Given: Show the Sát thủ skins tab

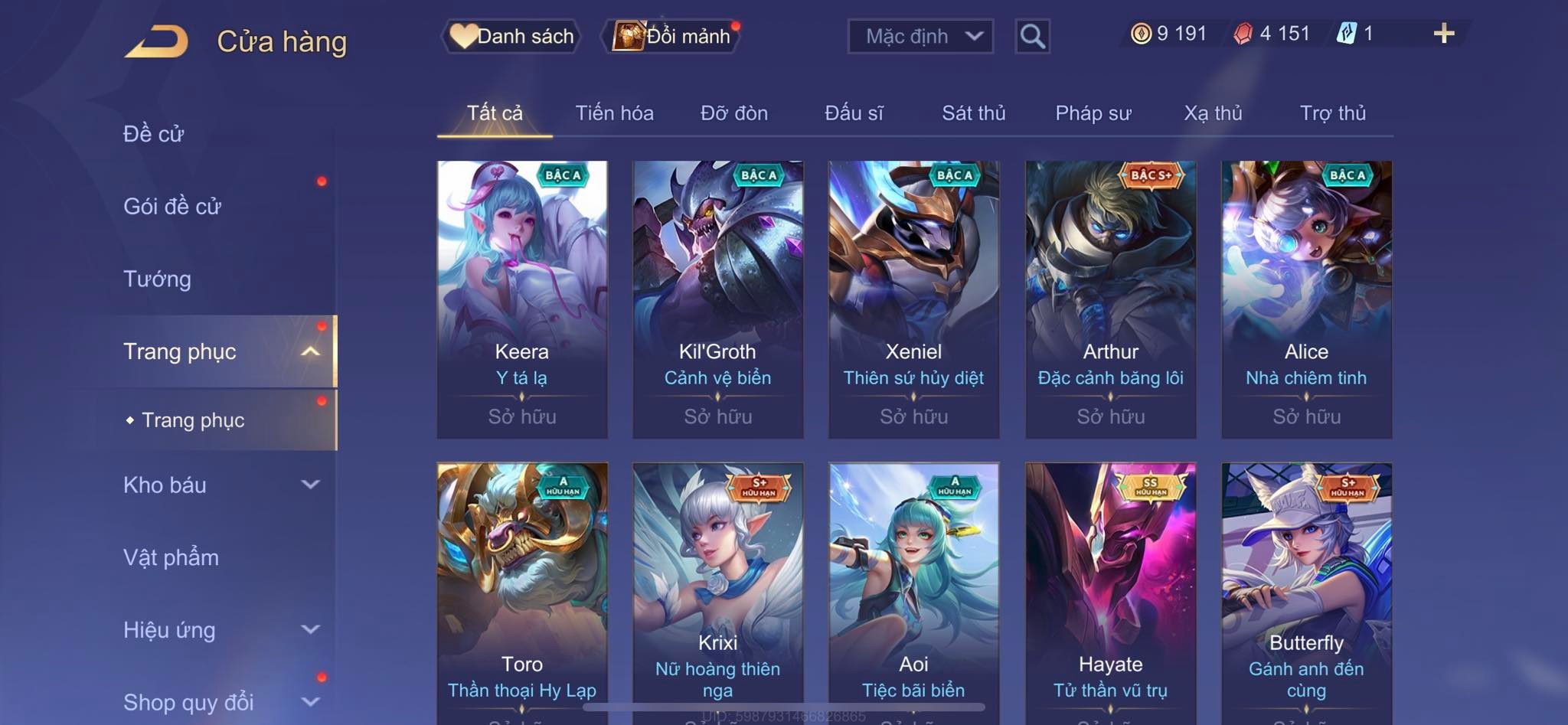Looking at the screenshot, I should coord(973,113).
